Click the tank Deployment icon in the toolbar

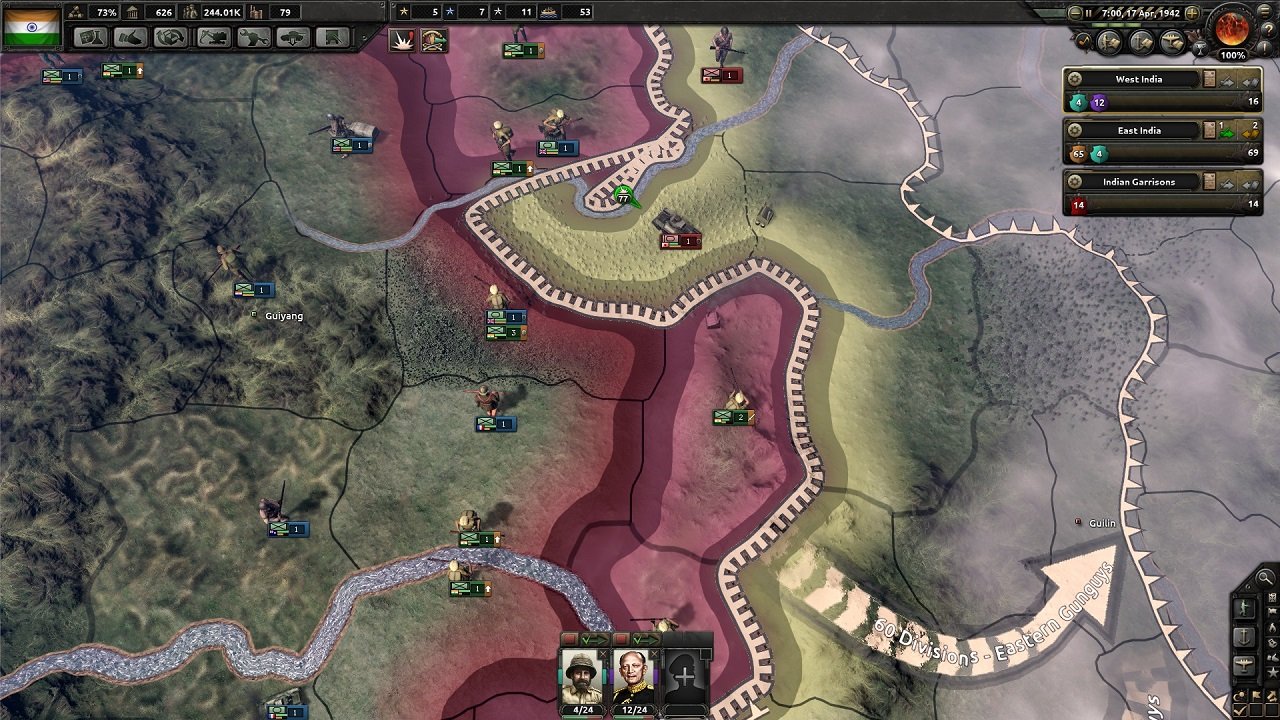pyautogui.click(x=292, y=37)
